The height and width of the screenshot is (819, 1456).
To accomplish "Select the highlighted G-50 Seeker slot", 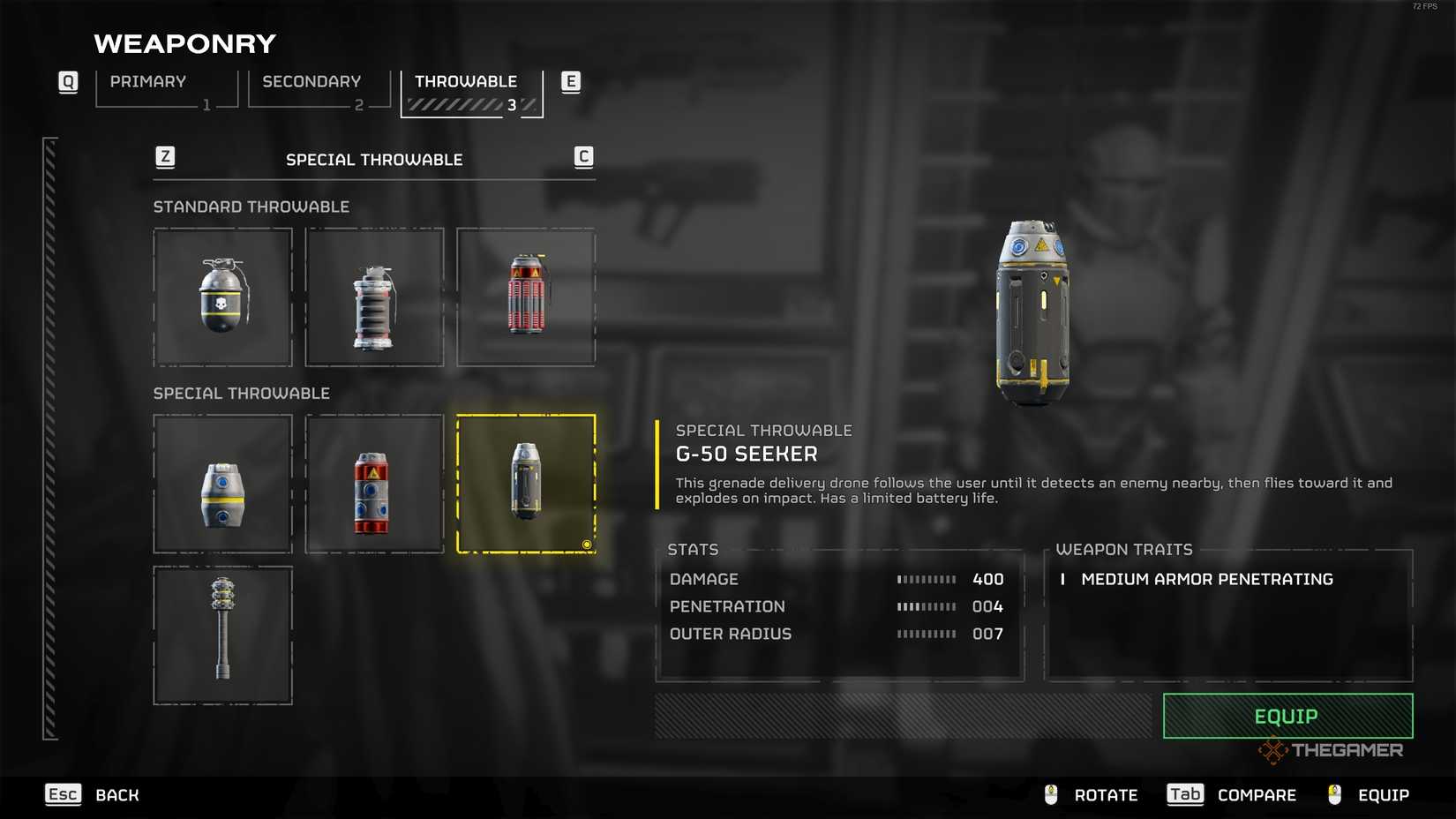I will tap(526, 484).
